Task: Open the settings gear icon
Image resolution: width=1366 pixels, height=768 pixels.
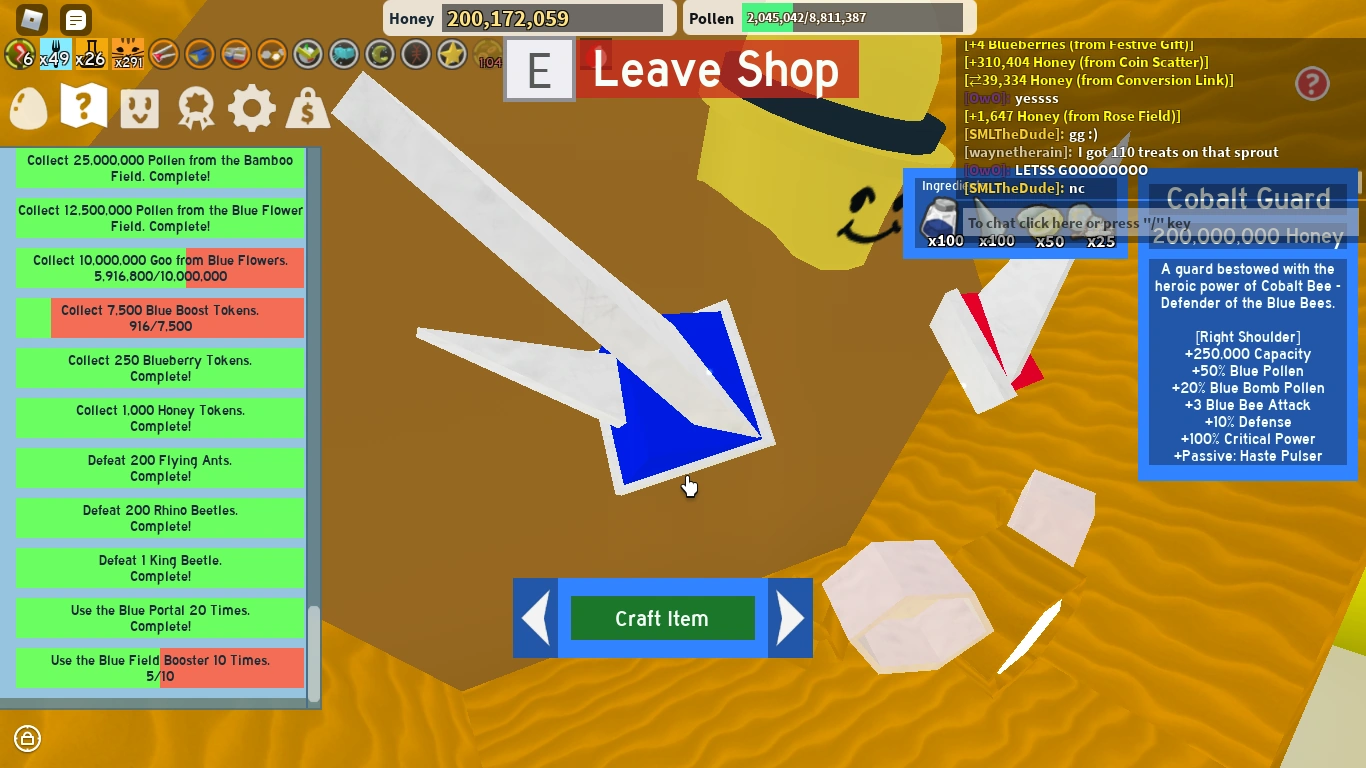Action: click(x=251, y=107)
